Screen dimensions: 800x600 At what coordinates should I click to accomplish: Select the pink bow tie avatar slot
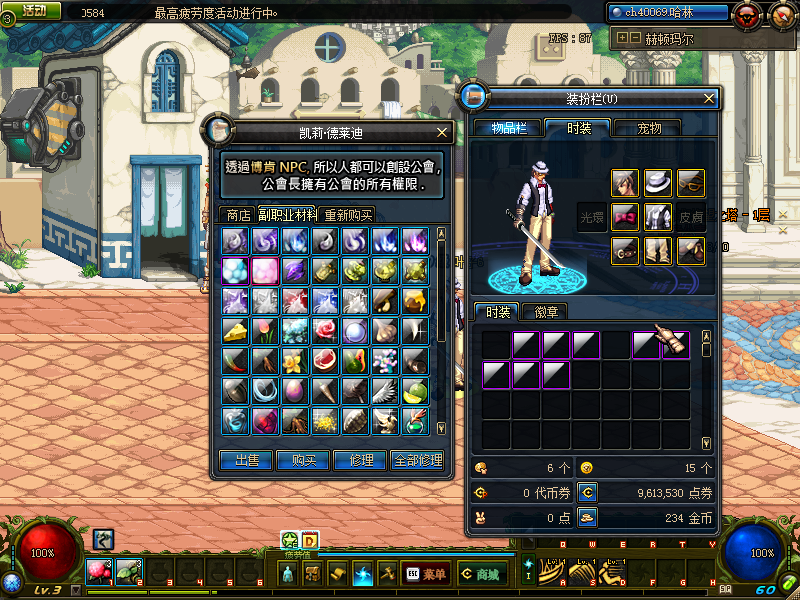(625, 216)
